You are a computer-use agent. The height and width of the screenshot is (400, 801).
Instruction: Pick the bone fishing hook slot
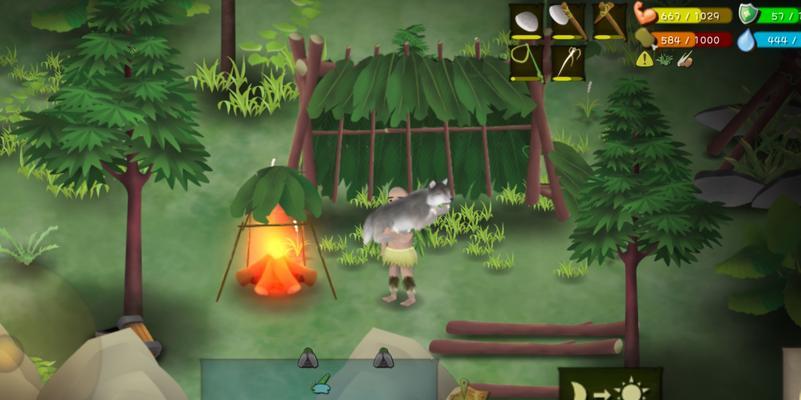point(567,63)
